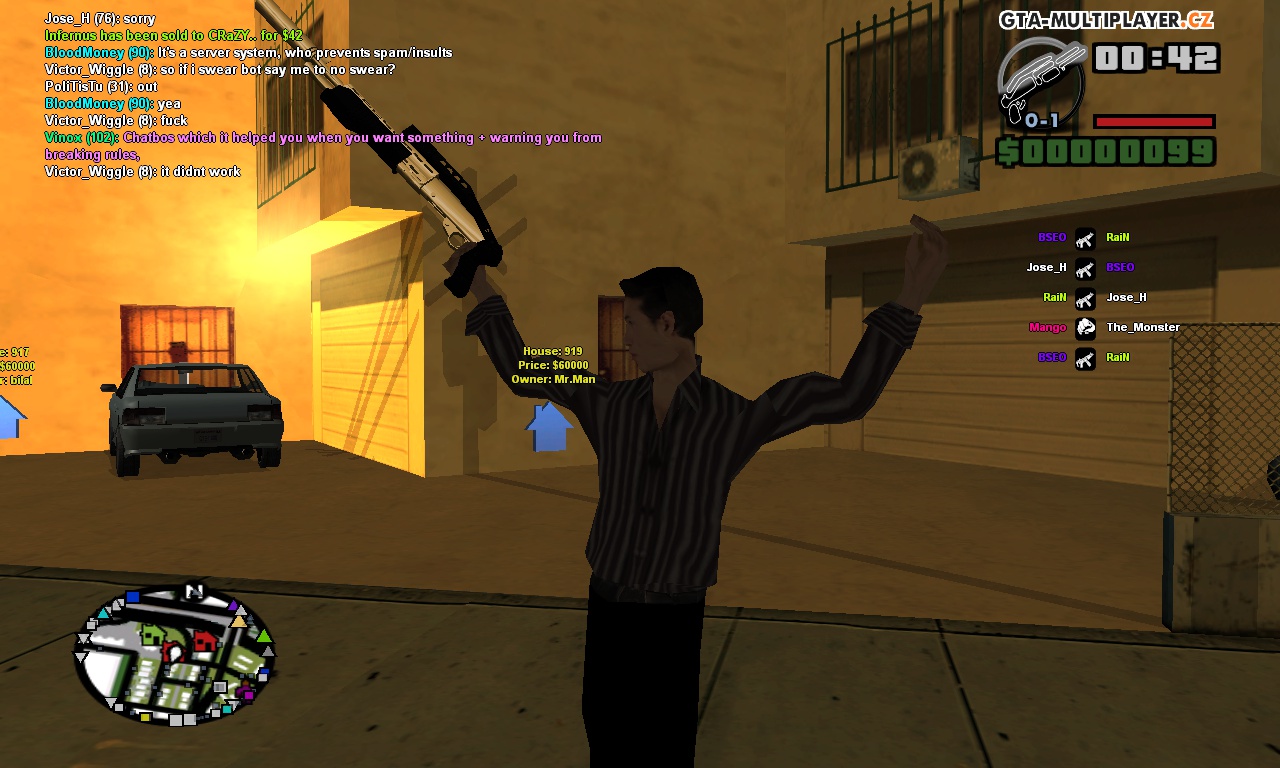
Task: Click the weapon icon between BSEO and RaiN
Action: (1085, 238)
